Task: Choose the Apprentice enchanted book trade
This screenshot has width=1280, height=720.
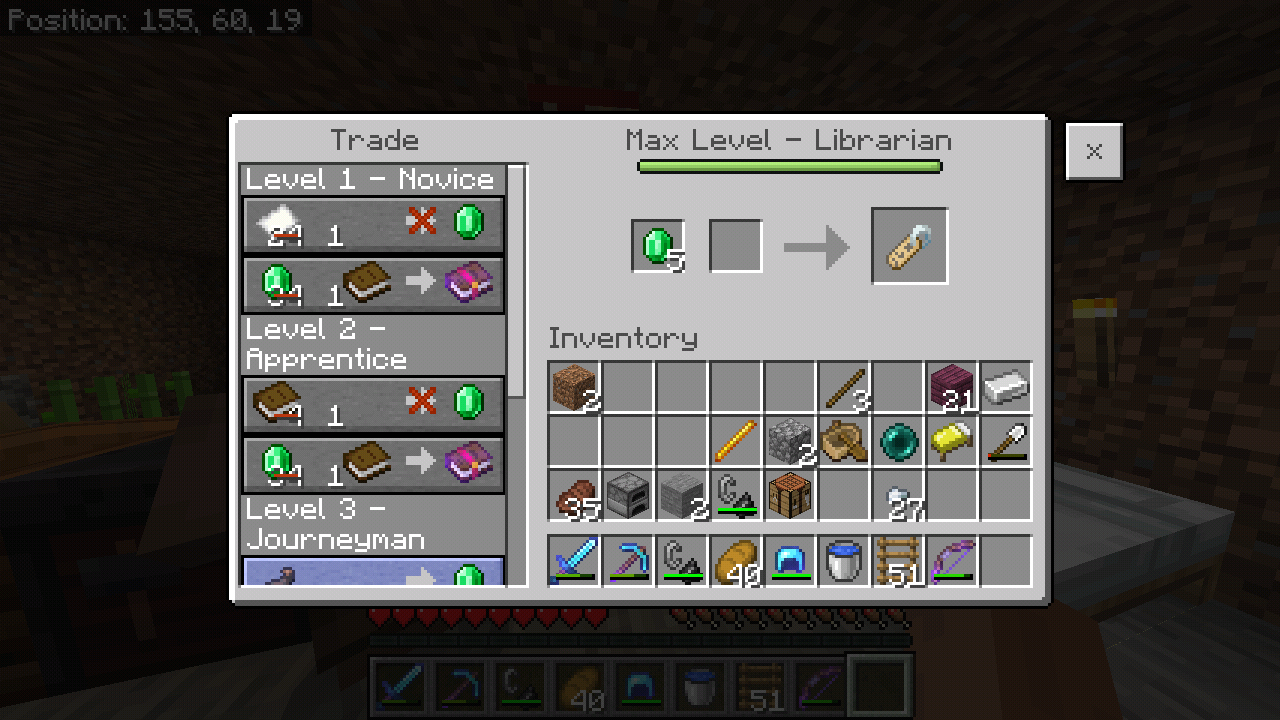Action: click(x=373, y=465)
